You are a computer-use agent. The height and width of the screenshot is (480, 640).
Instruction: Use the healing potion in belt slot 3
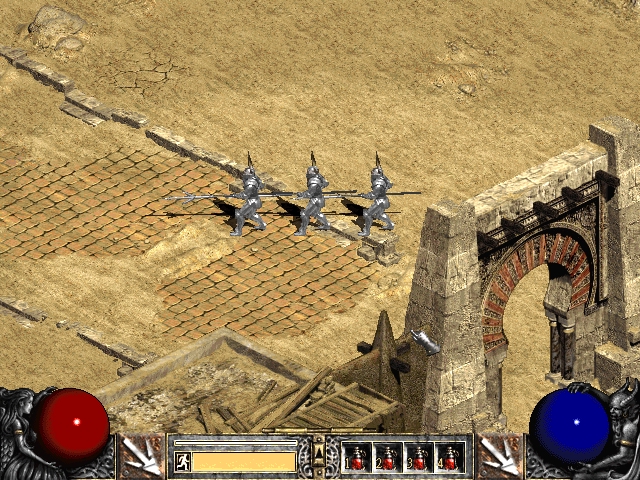[x=419, y=458]
